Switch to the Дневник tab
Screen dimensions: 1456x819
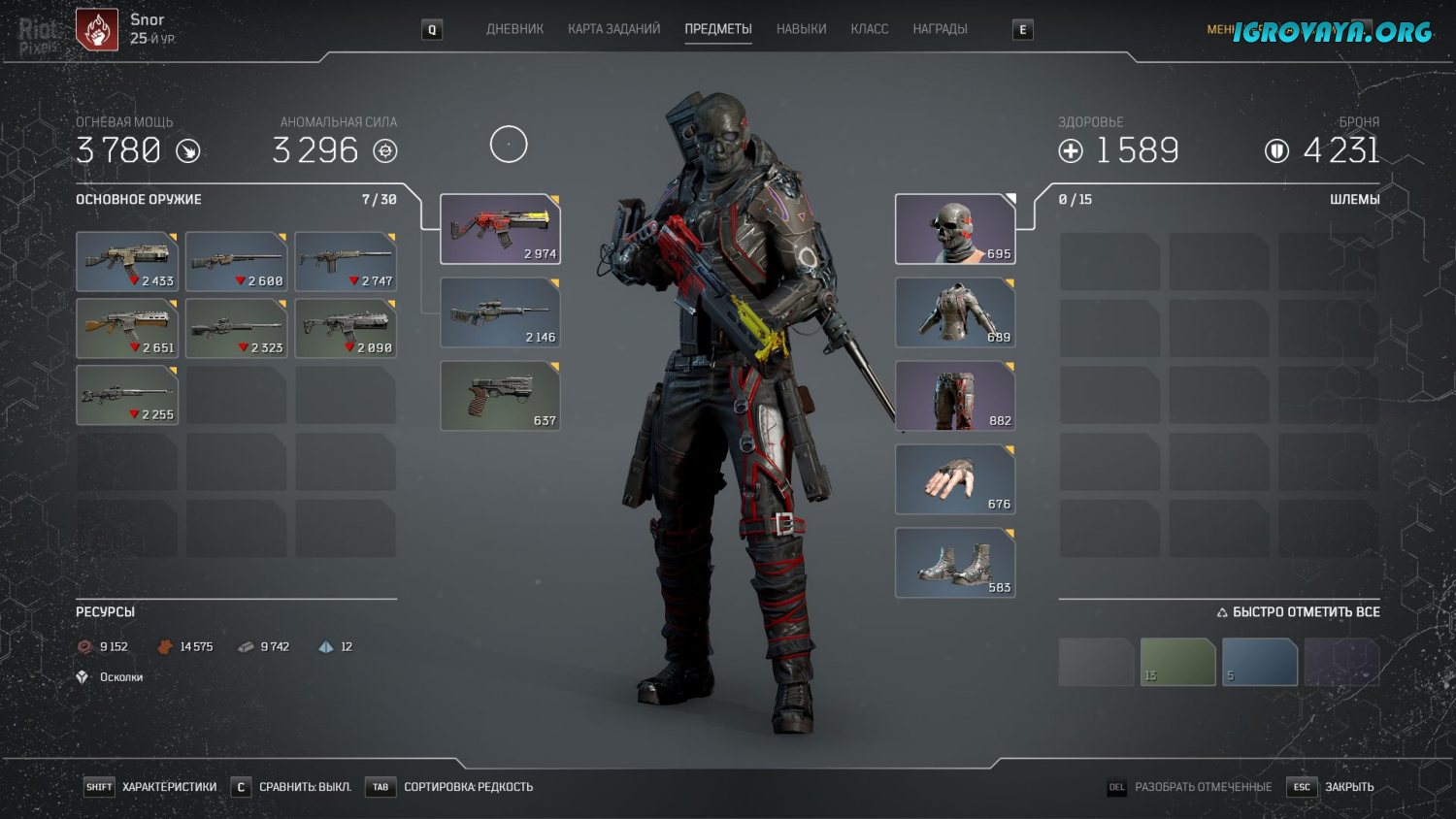(x=514, y=29)
